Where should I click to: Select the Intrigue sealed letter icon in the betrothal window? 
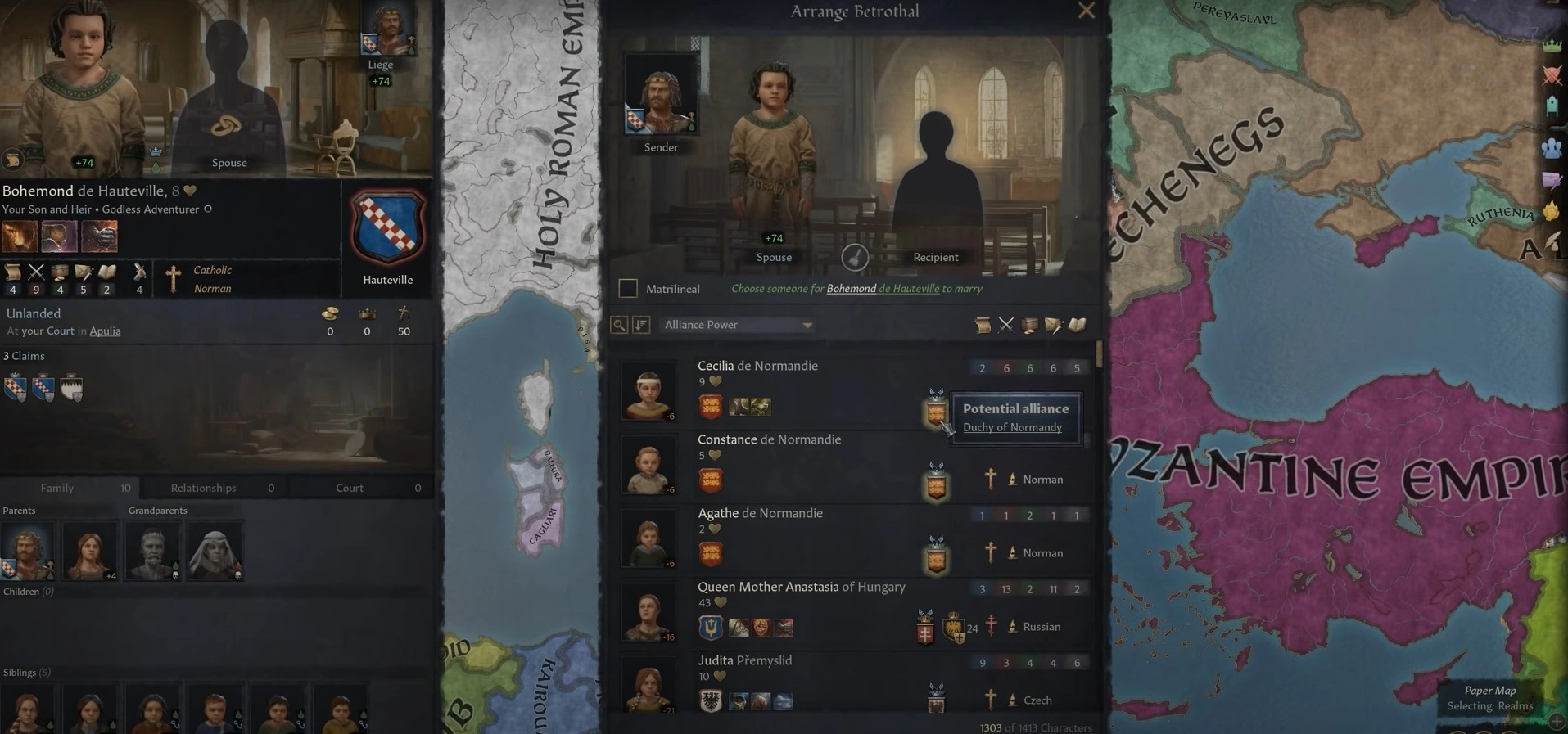tap(1054, 325)
